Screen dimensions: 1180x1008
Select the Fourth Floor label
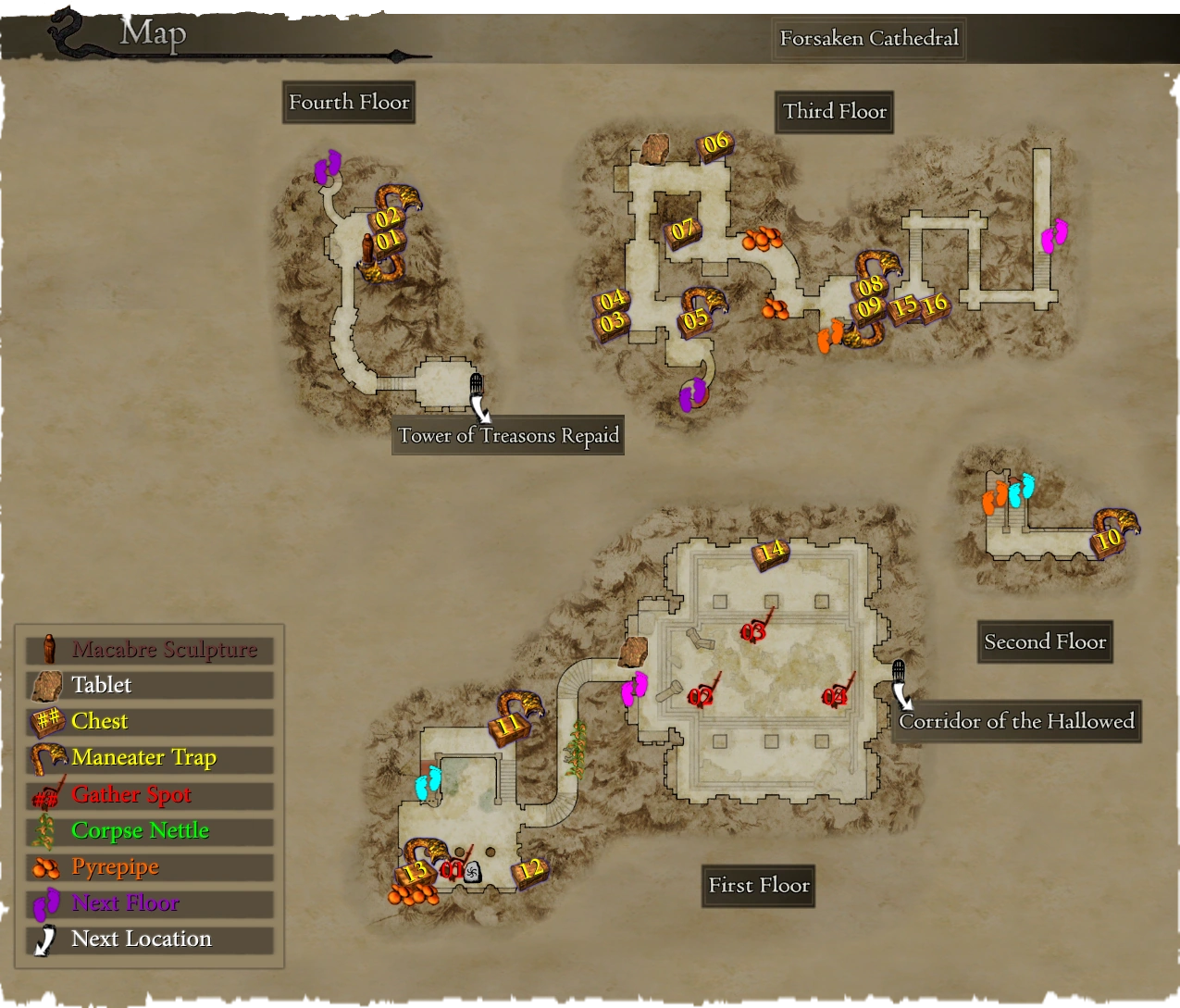[349, 102]
